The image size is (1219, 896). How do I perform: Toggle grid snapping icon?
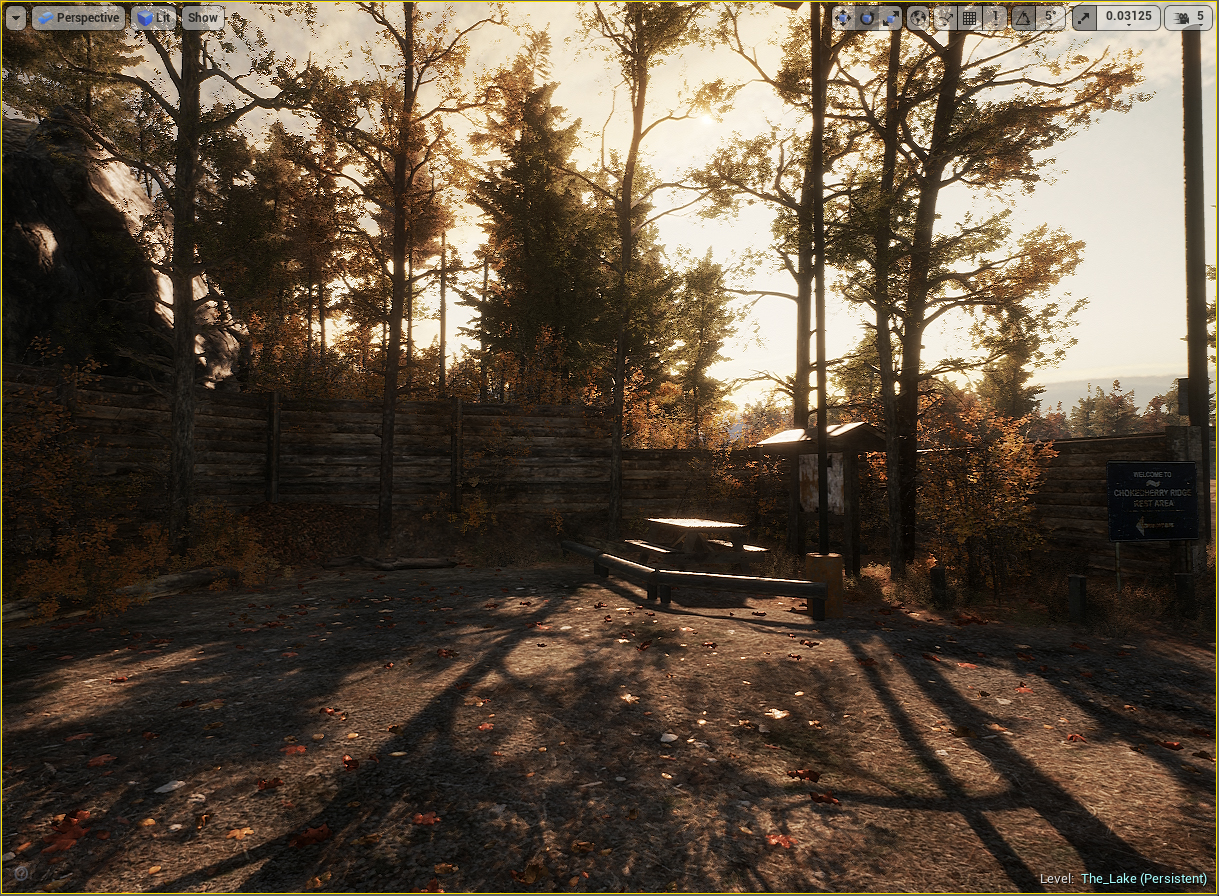[x=969, y=18]
